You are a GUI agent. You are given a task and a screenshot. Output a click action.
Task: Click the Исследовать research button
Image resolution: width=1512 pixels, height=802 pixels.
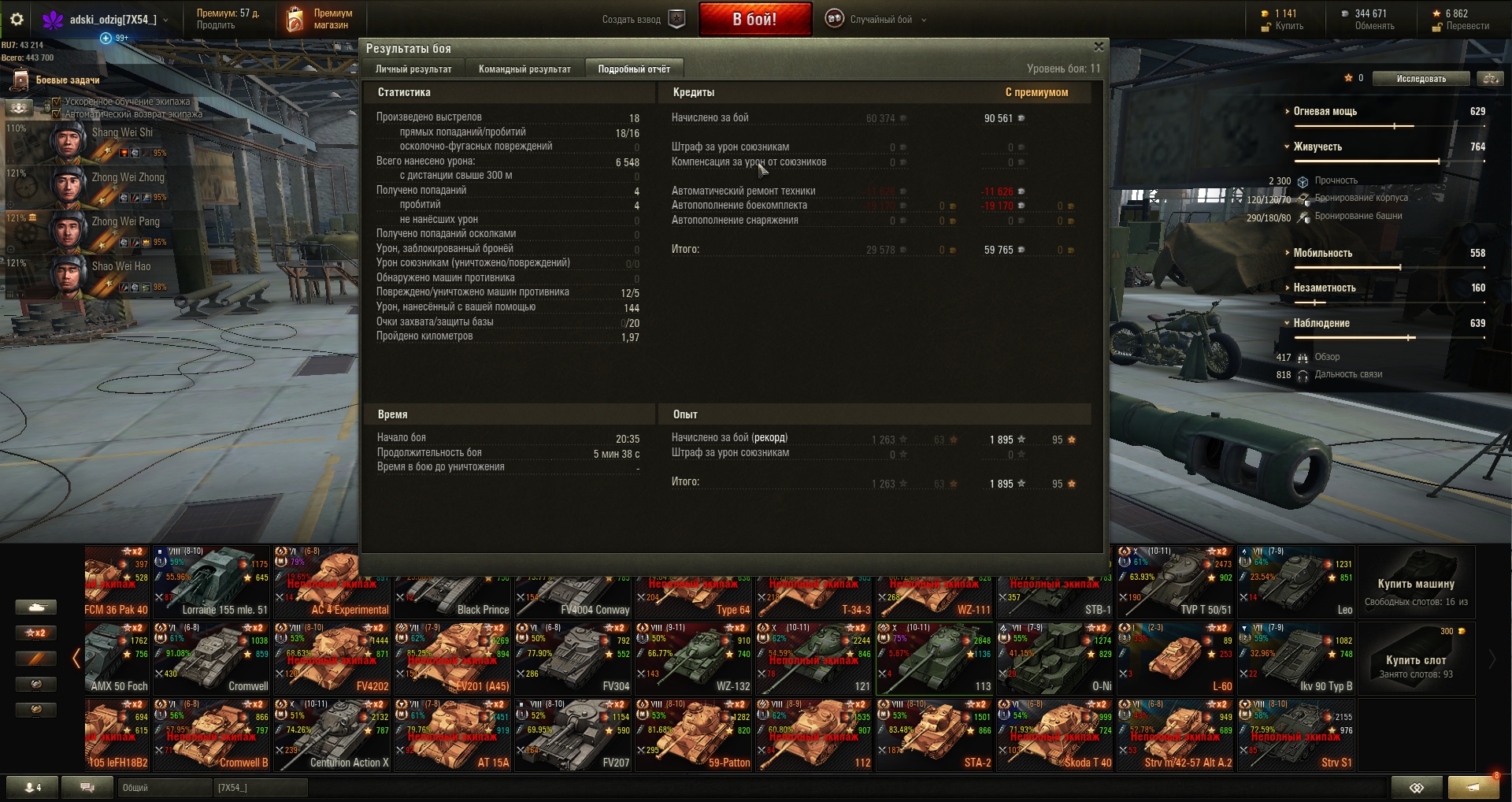1421,79
